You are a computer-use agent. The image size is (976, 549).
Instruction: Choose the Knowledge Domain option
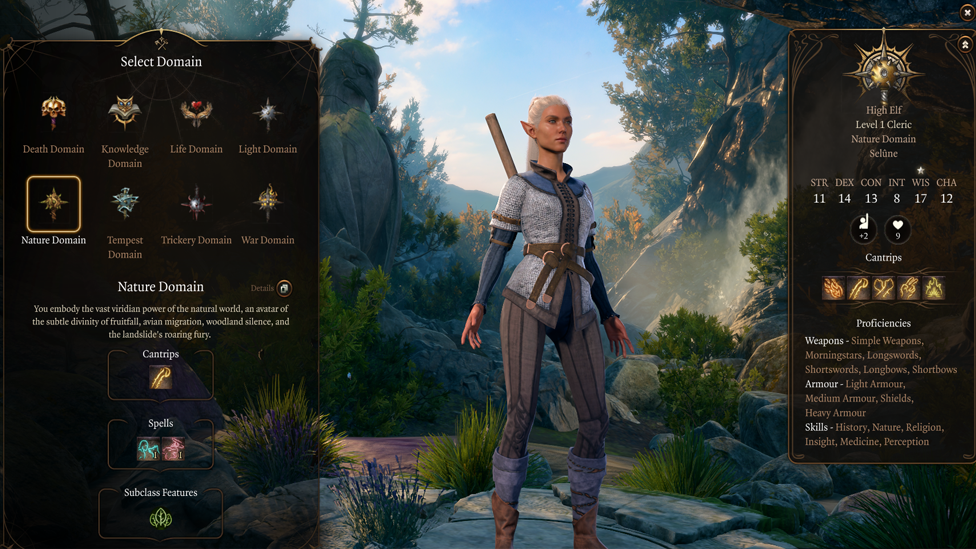coord(125,113)
